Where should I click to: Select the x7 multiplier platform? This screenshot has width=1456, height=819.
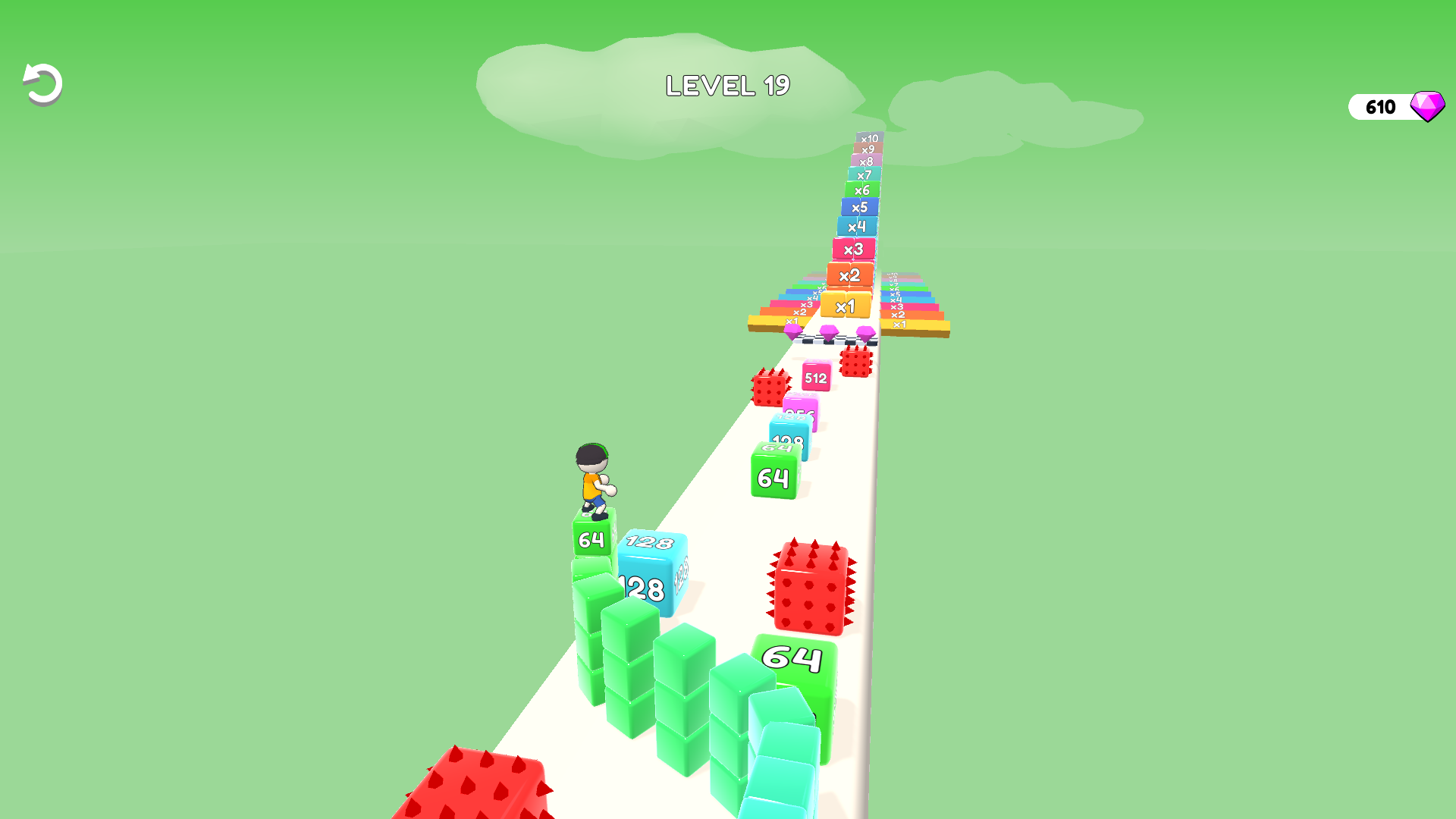864,174
